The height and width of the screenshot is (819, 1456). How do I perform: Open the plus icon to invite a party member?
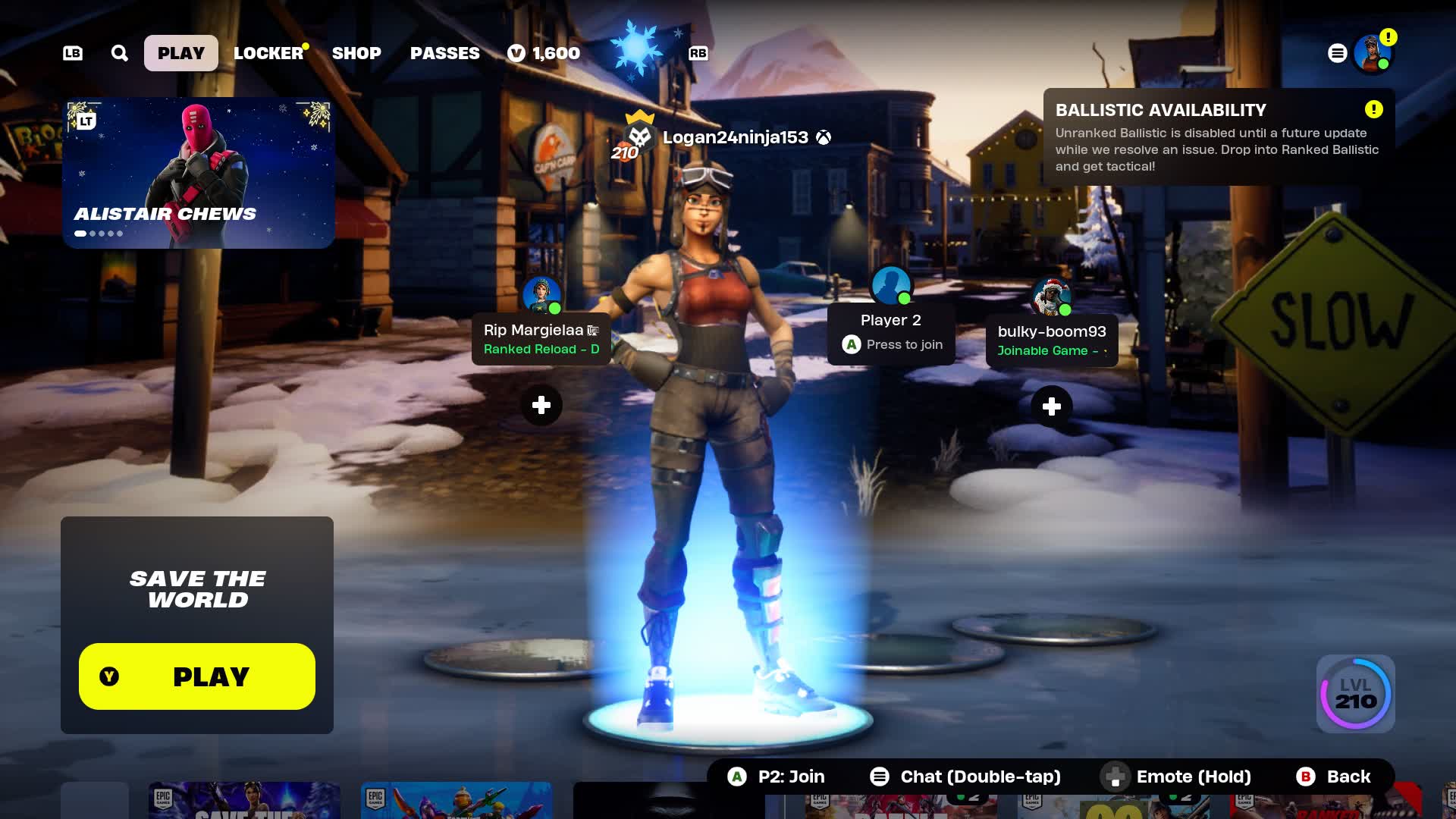tap(541, 406)
